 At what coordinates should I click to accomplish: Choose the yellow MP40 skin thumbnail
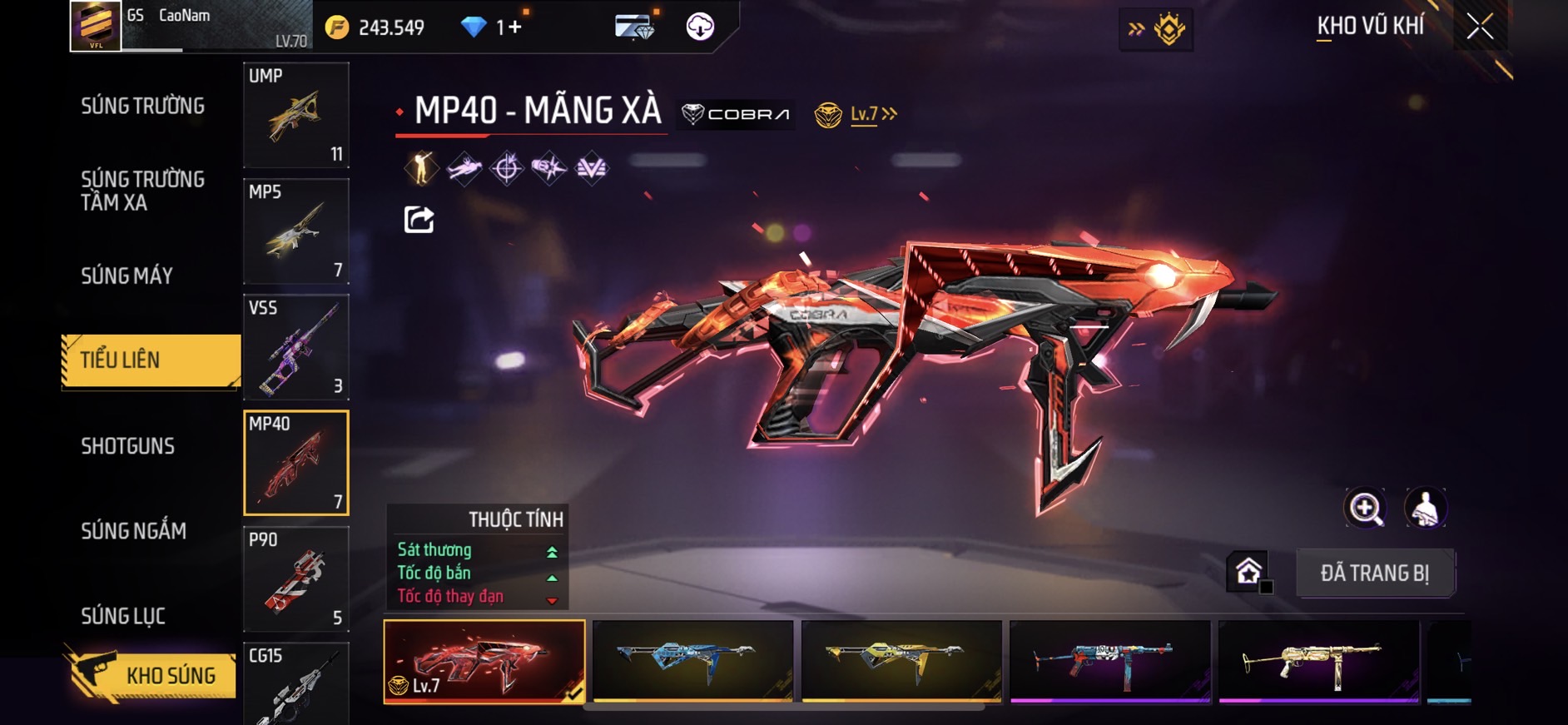pos(901,661)
